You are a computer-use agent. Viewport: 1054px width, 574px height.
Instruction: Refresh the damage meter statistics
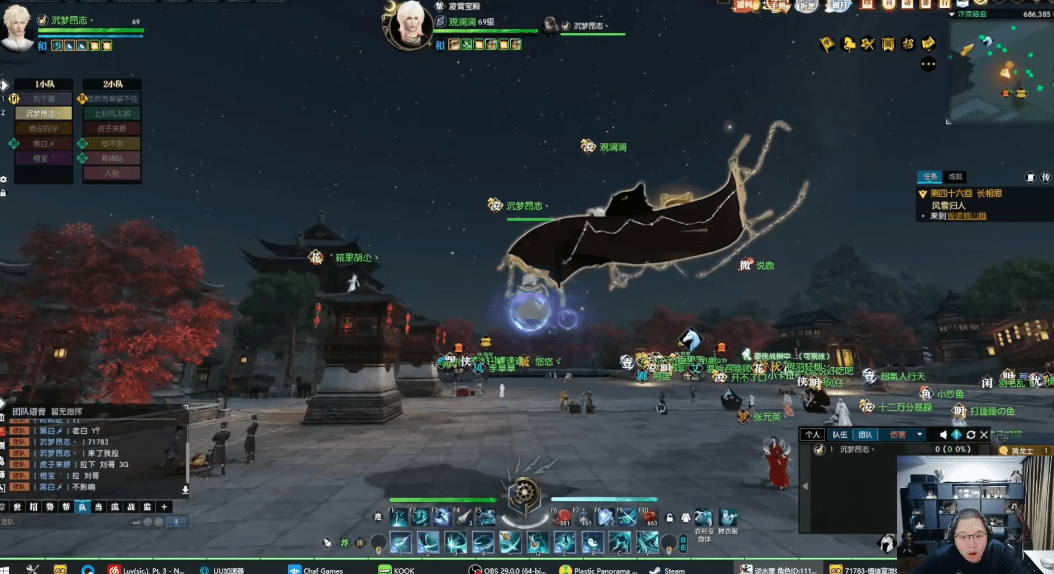pos(970,435)
